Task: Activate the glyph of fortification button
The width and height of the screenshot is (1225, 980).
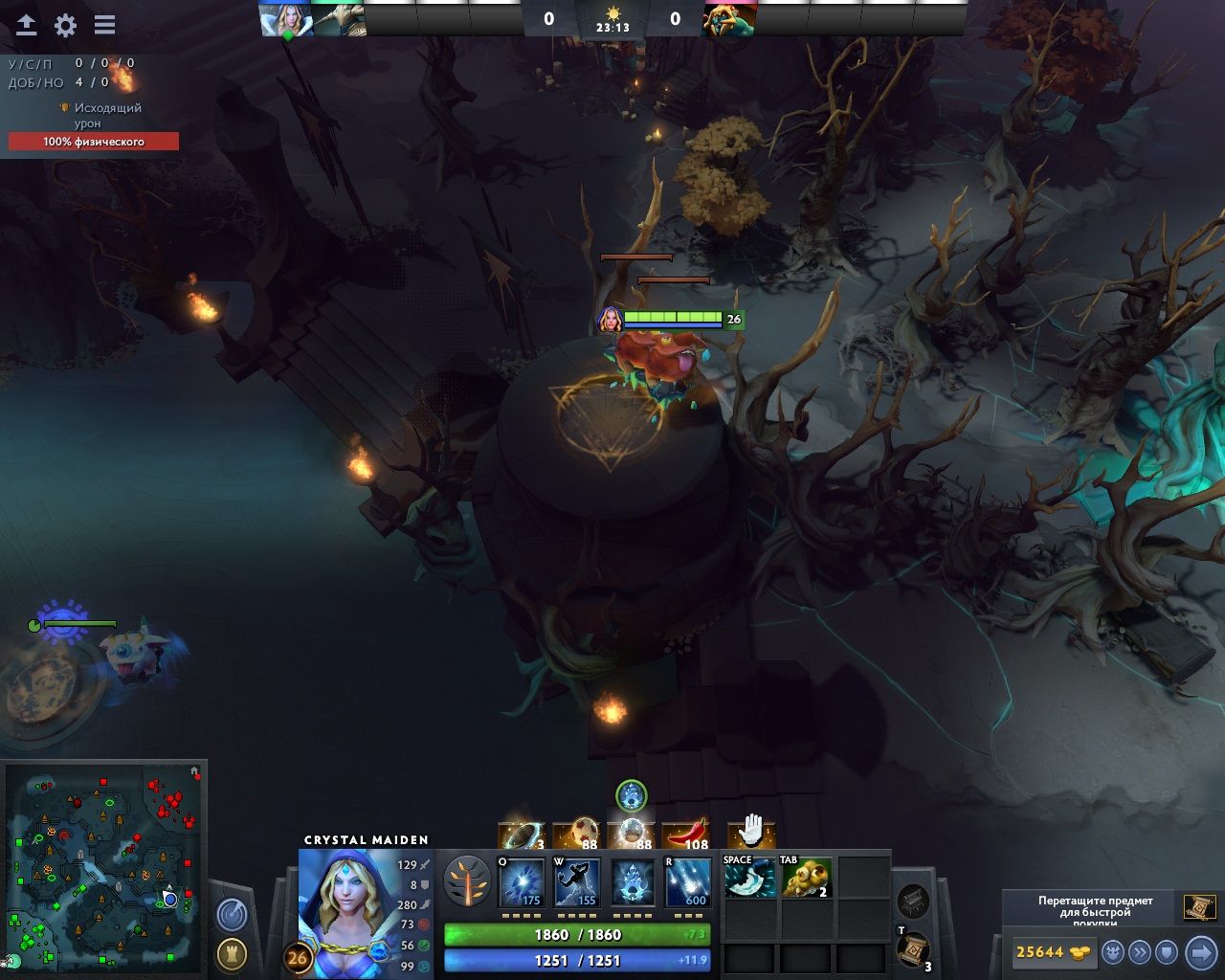Action: pyautogui.click(x=232, y=953)
